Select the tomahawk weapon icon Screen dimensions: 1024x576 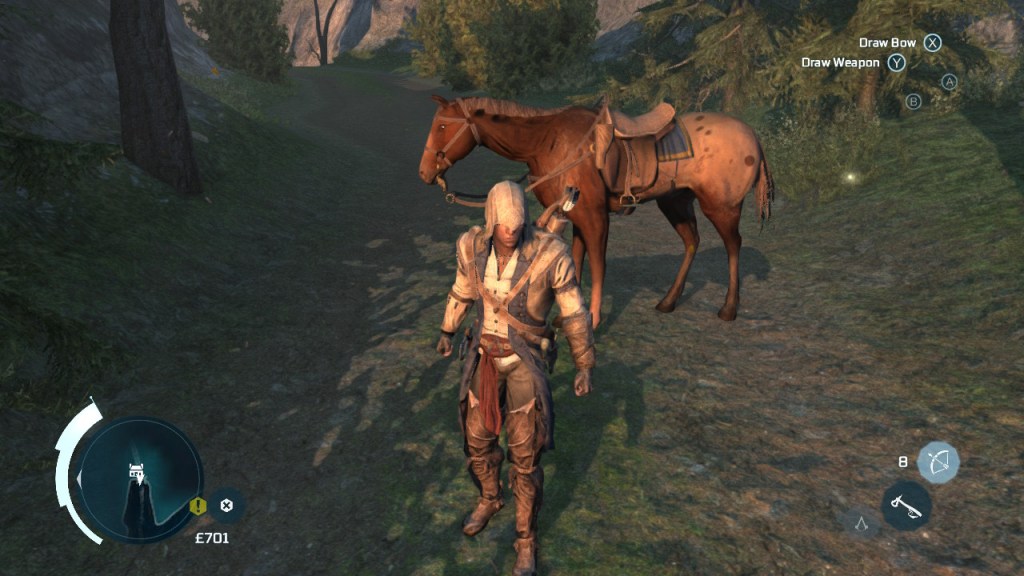click(906, 505)
